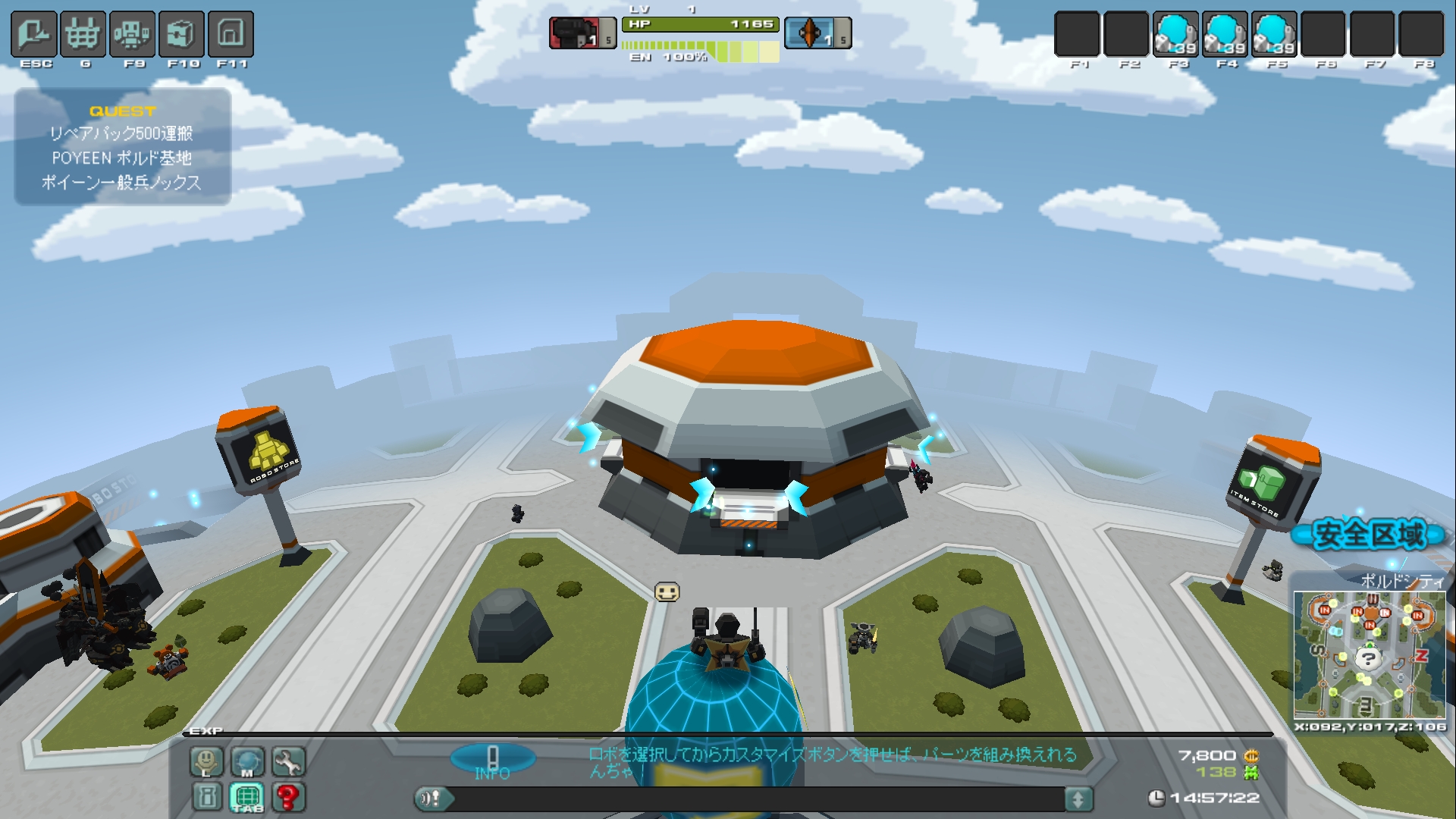Click the F11 window icon
The width and height of the screenshot is (1456, 819).
point(231,34)
